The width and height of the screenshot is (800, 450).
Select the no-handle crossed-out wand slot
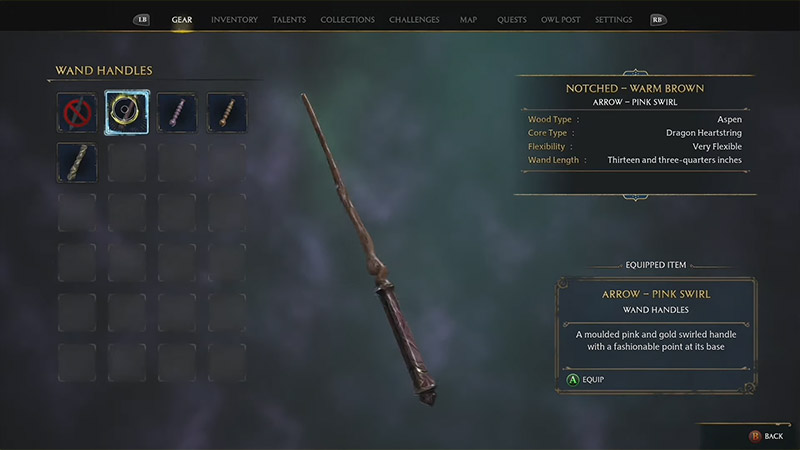(76, 111)
